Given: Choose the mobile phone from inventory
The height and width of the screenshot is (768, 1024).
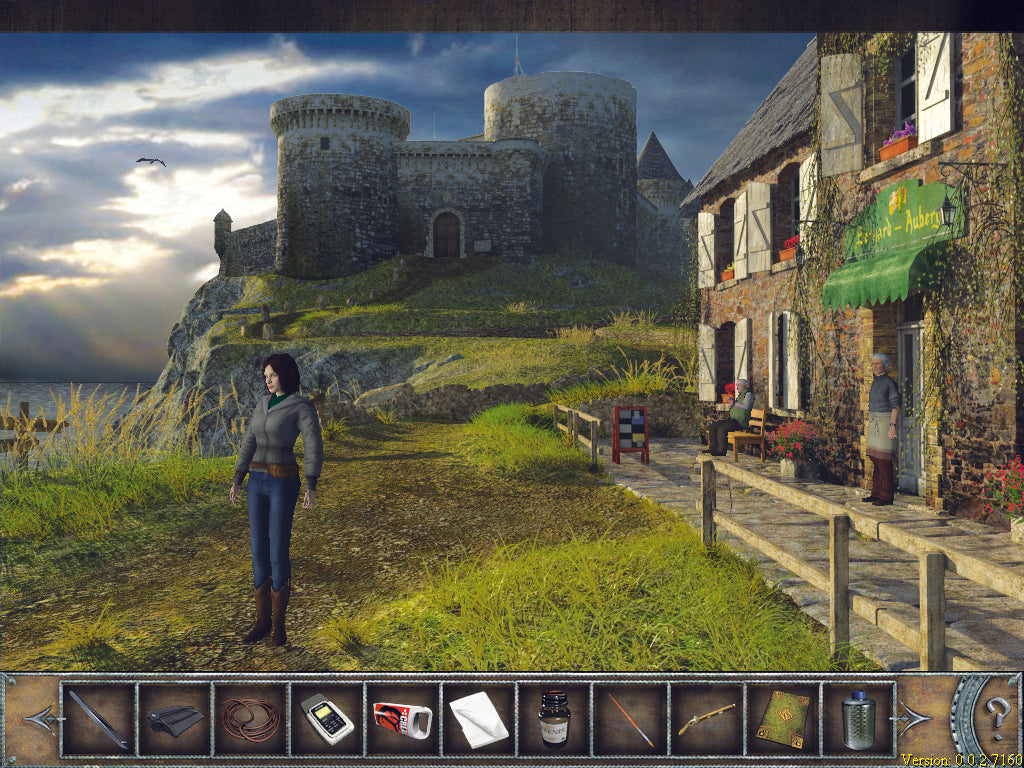Looking at the screenshot, I should [327, 719].
